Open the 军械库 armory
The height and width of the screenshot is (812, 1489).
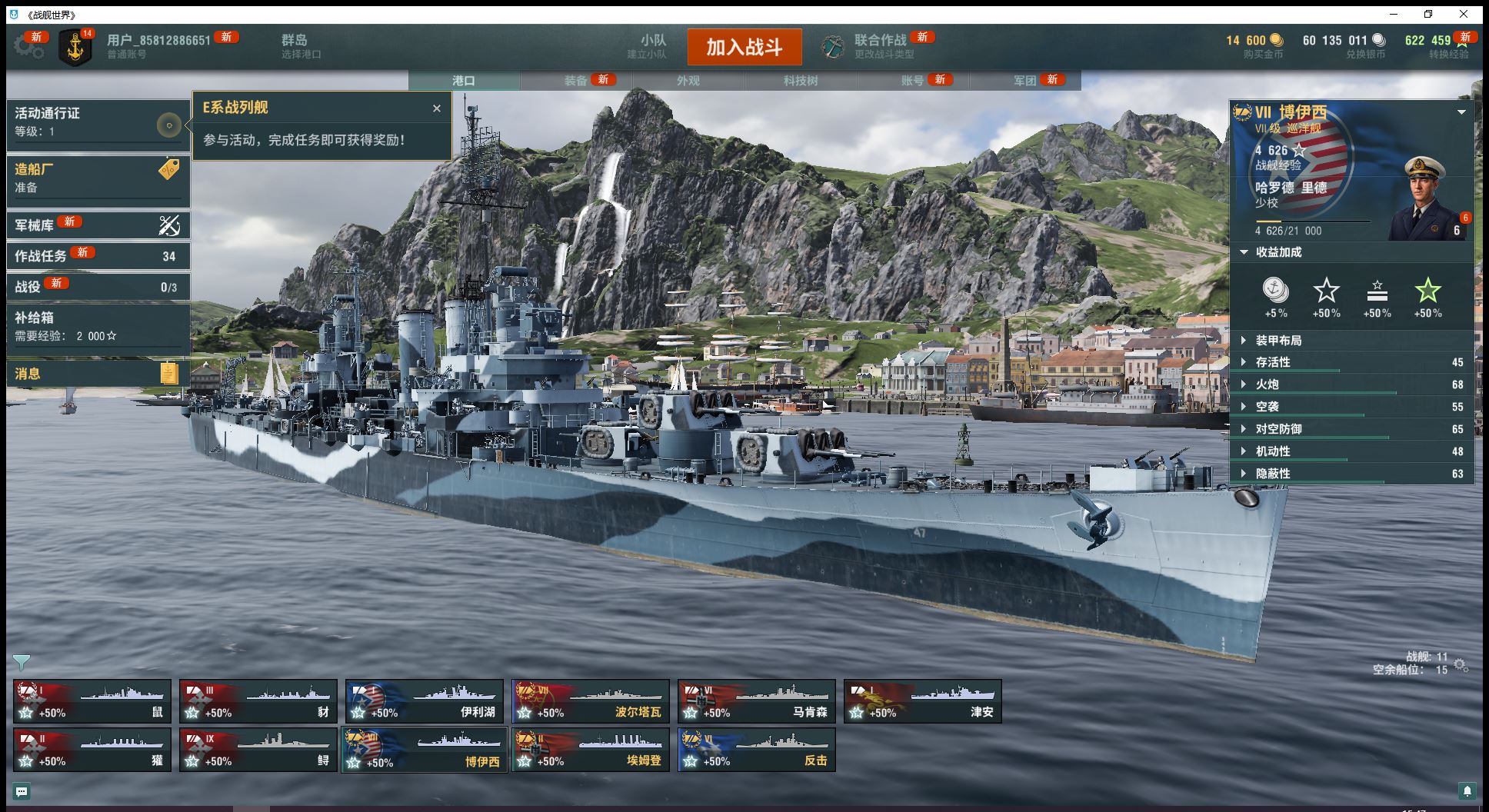[98, 225]
